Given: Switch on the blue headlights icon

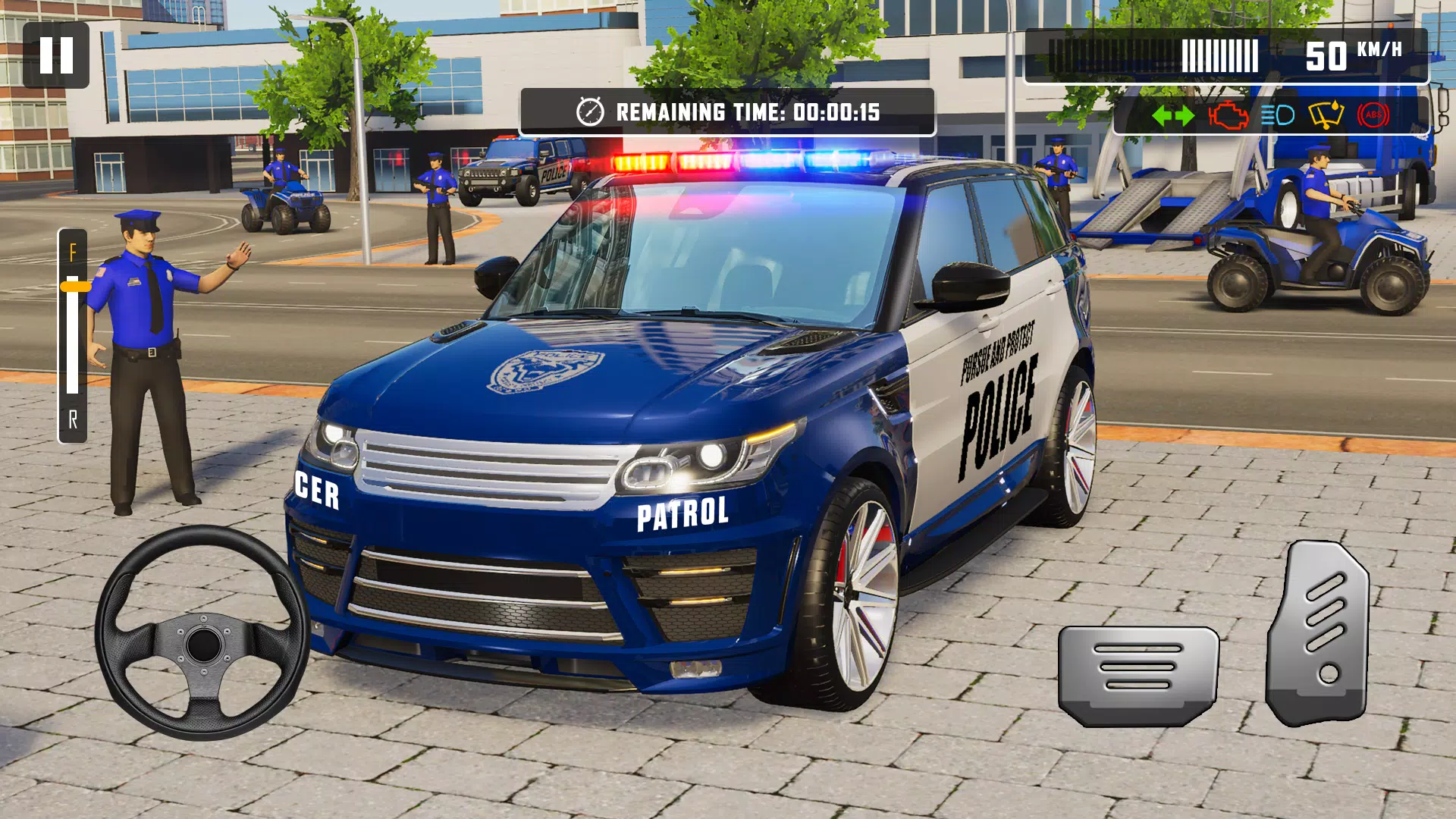Looking at the screenshot, I should (1278, 116).
